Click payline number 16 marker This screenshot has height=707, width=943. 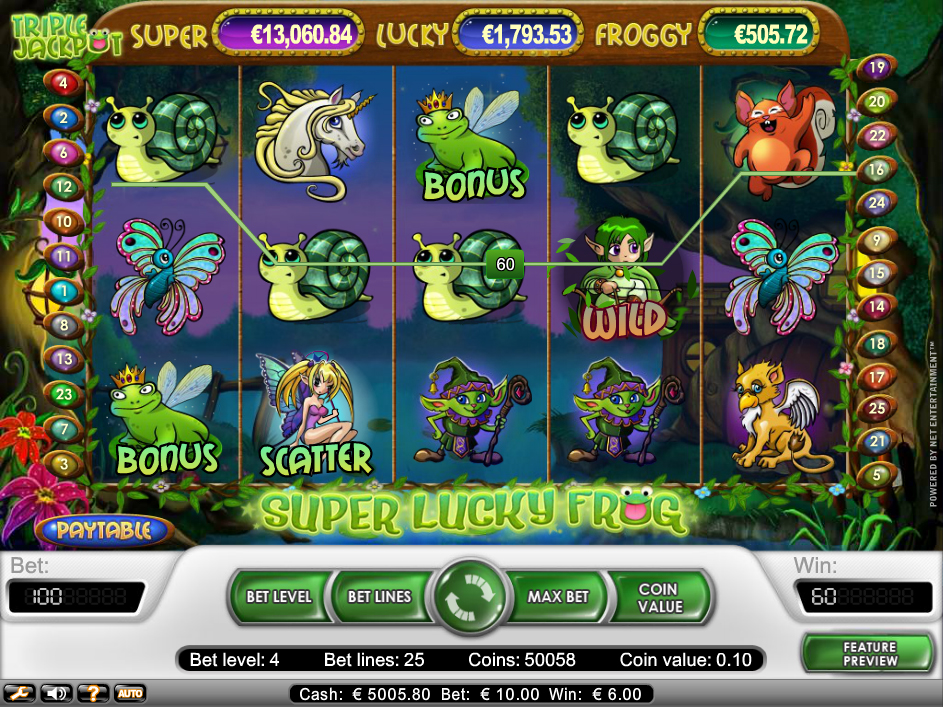[x=877, y=170]
